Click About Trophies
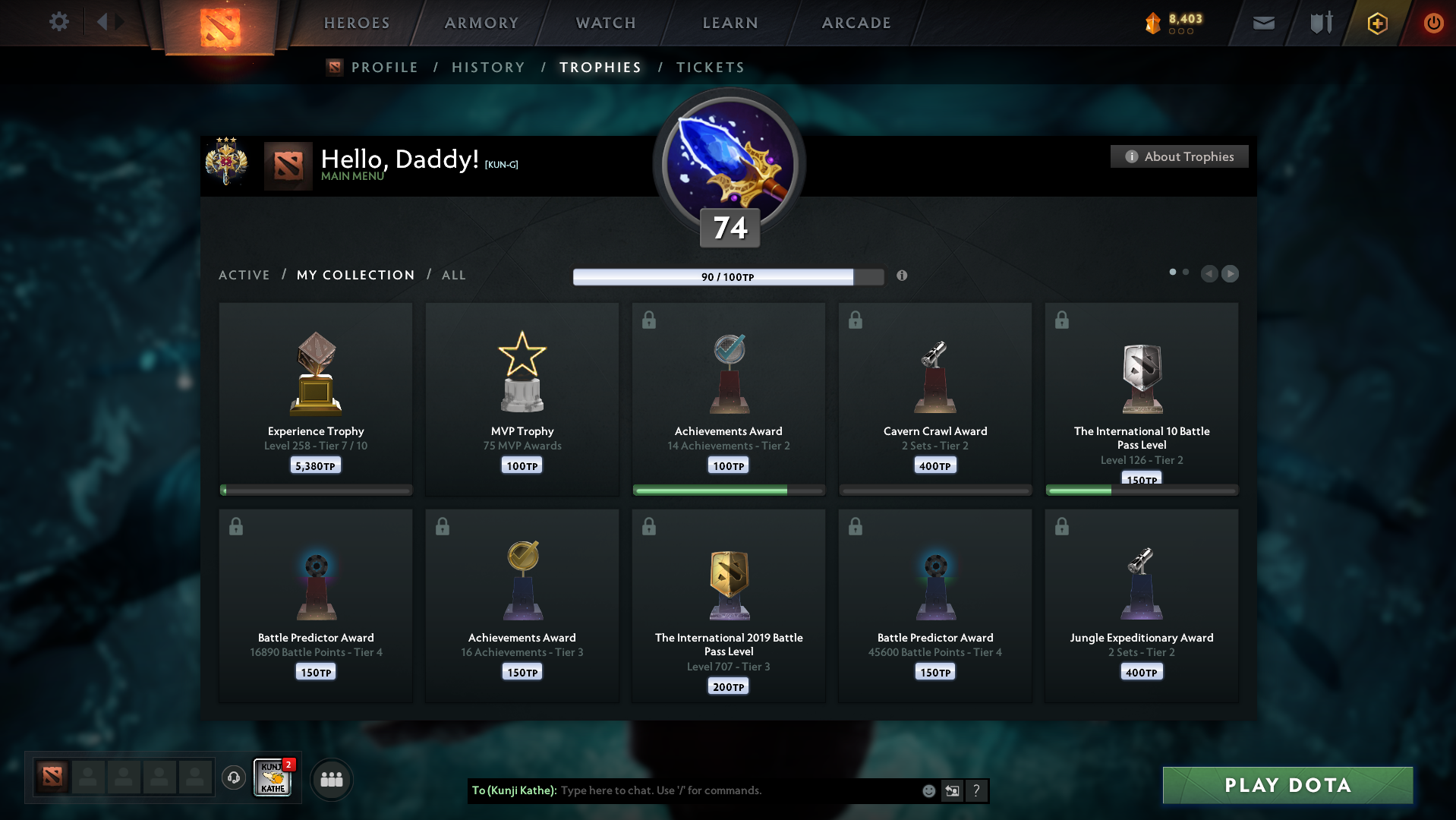Screen dimensions: 1456x820 1179,156
